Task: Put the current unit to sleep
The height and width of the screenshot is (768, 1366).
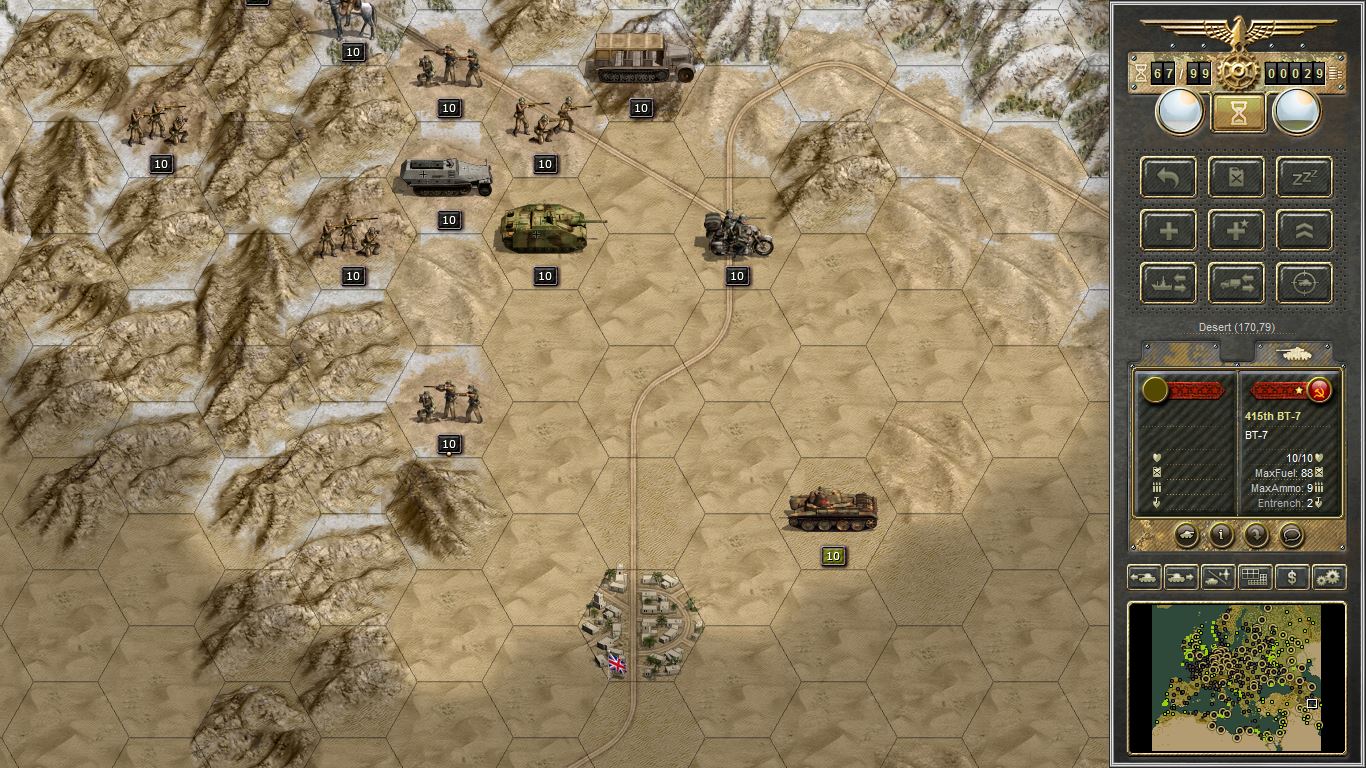Action: (x=1303, y=177)
